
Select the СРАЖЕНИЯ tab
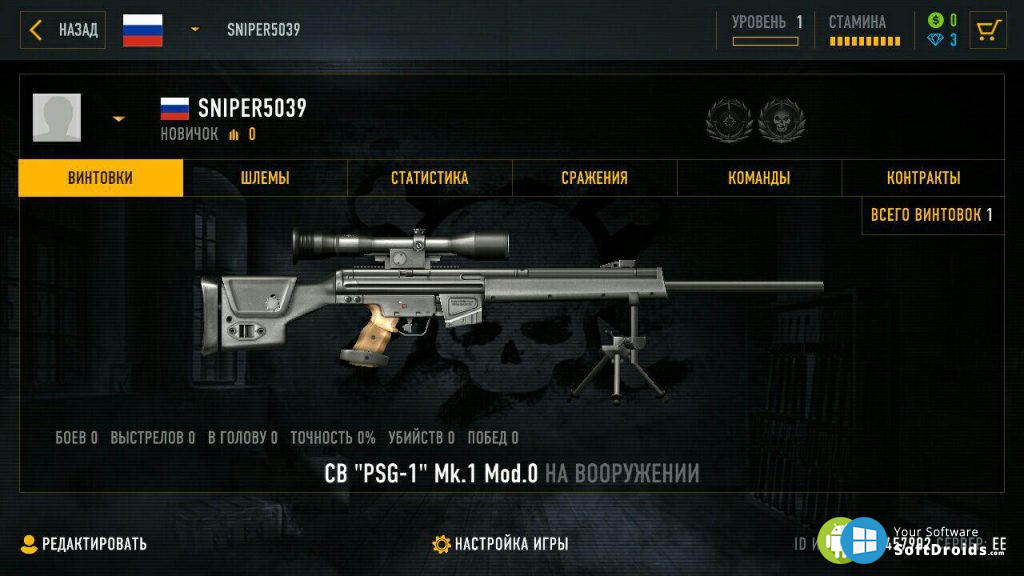594,178
